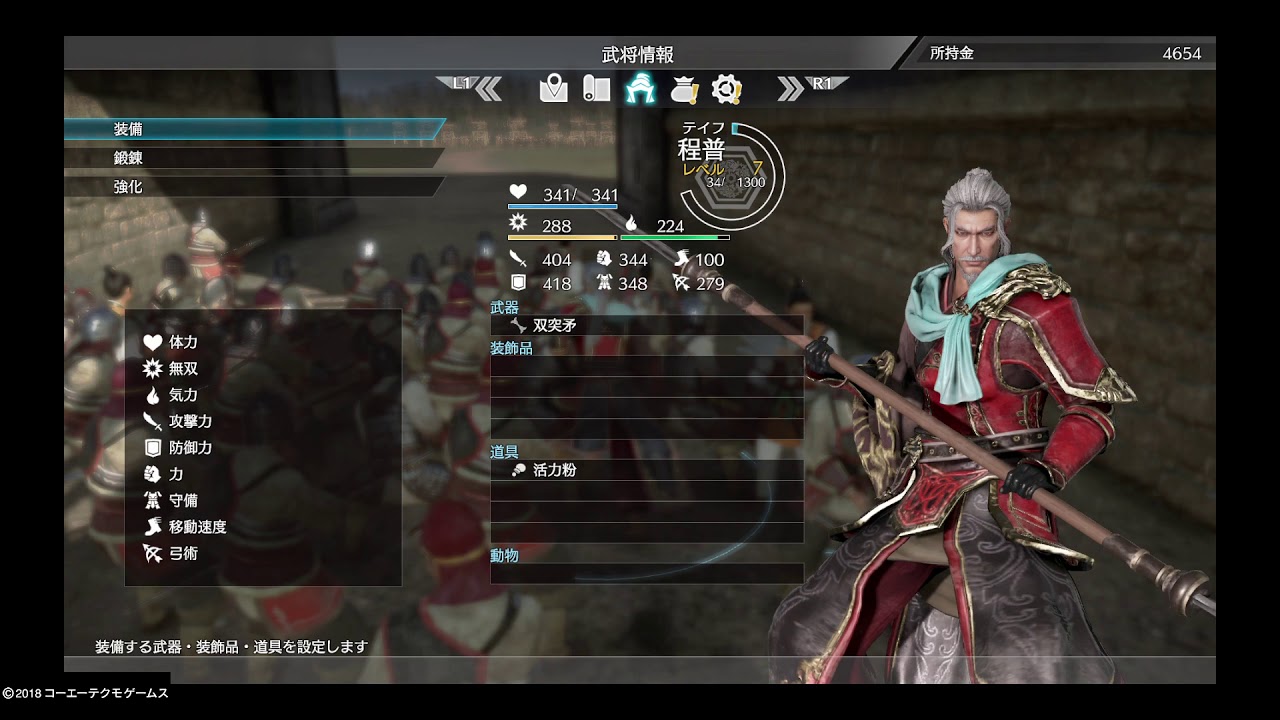Select the highlighted officer helmet tab

click(x=640, y=89)
